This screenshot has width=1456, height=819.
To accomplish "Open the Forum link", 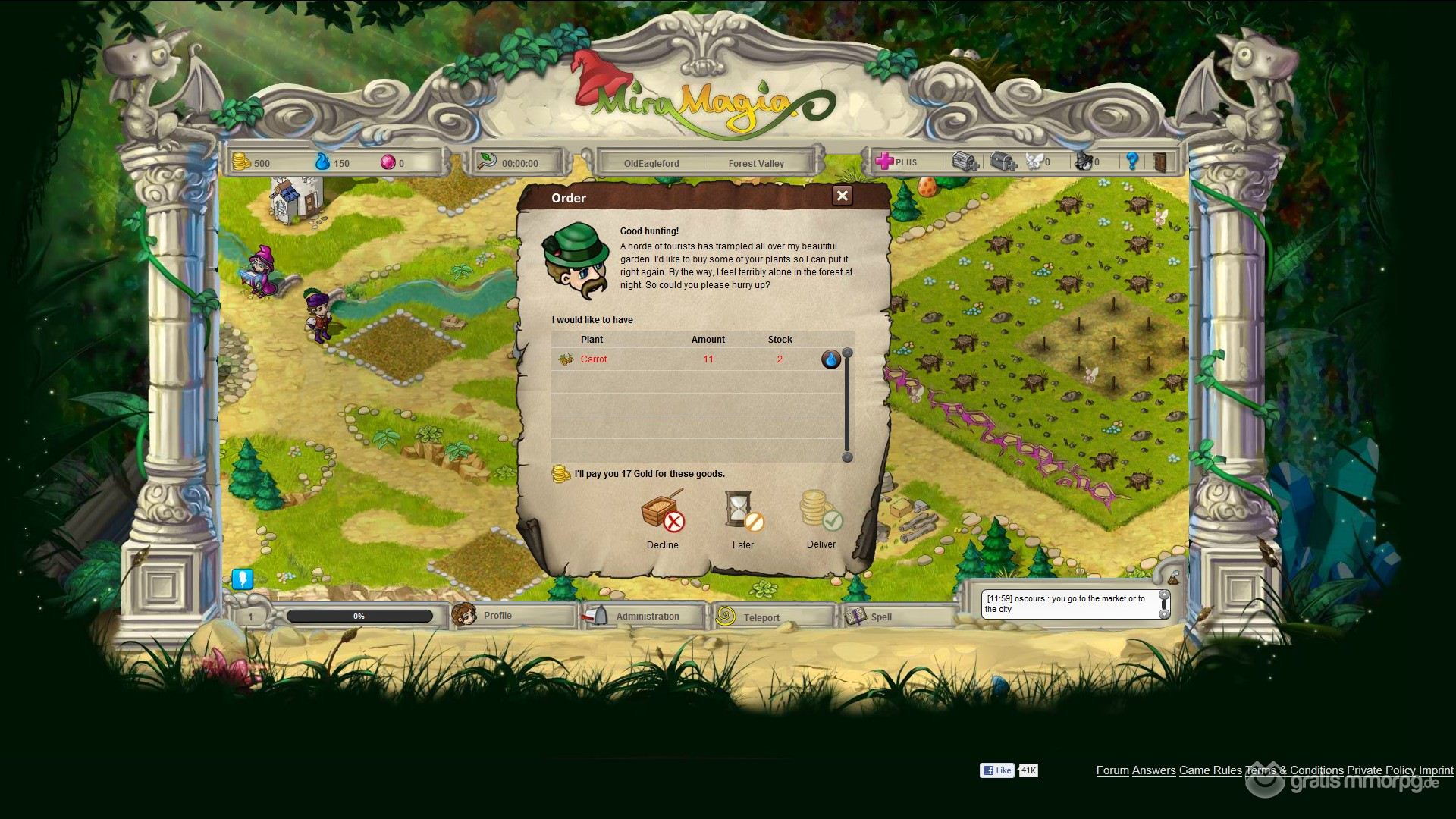I will (x=1112, y=770).
